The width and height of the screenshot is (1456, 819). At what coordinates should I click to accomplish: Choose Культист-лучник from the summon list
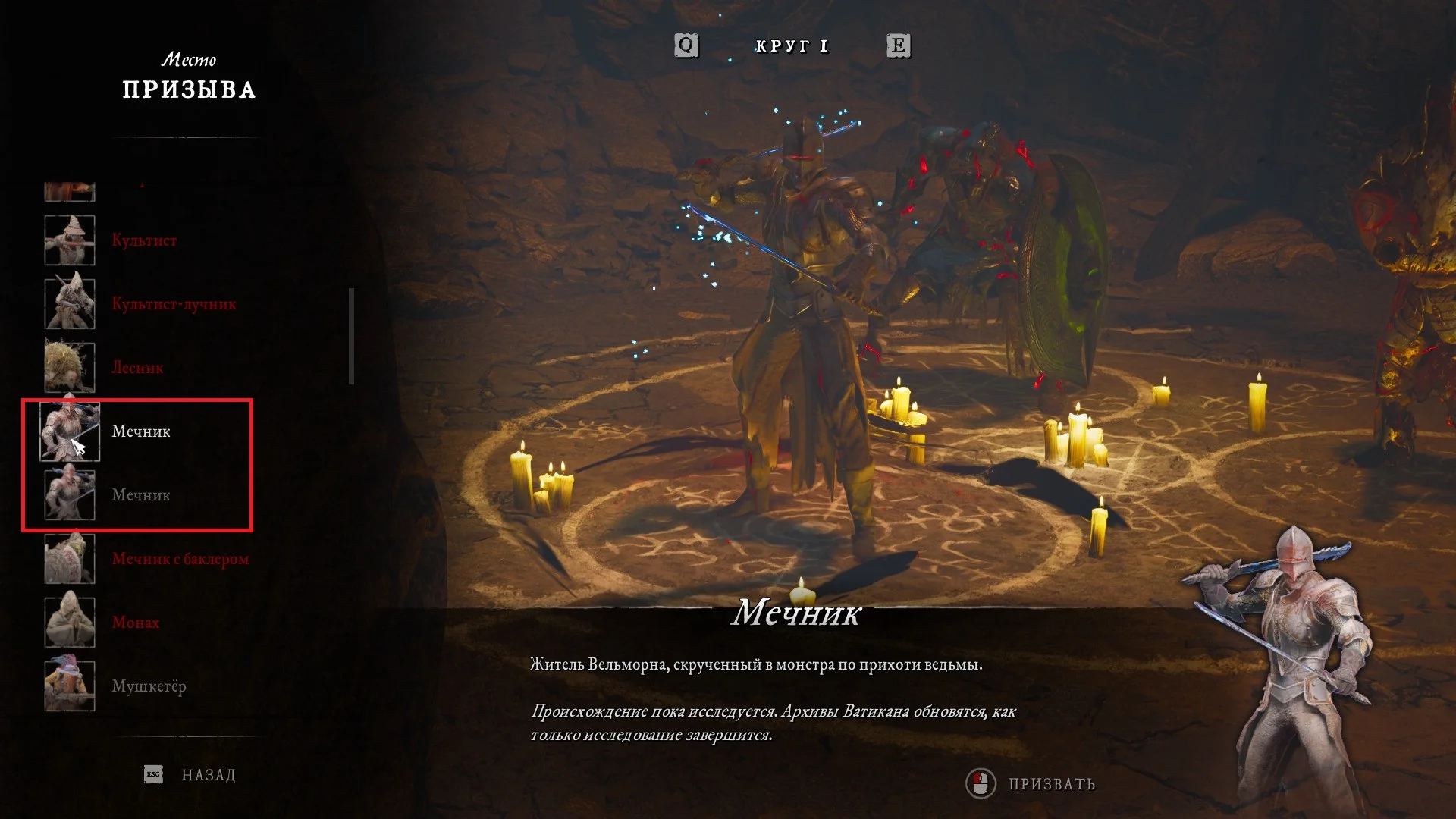point(174,304)
